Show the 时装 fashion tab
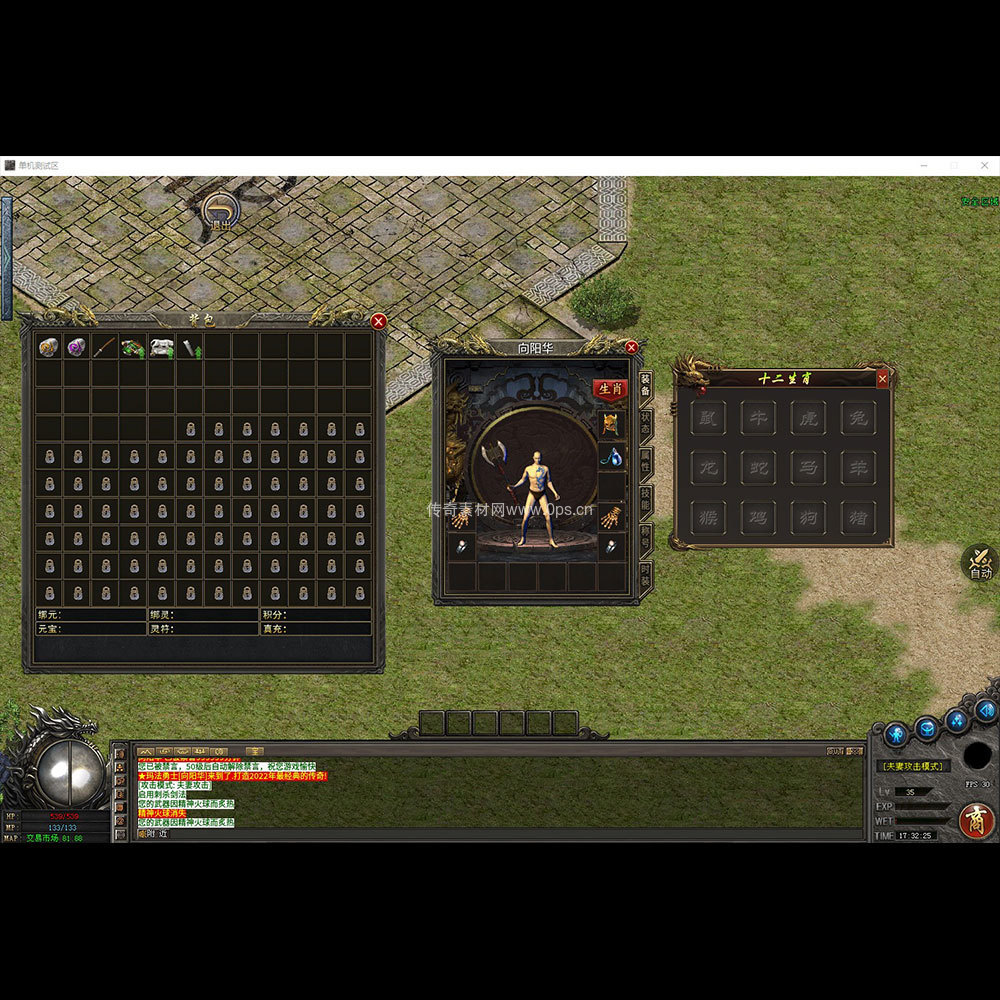Screen dimensions: 1000x1000 coord(646,575)
